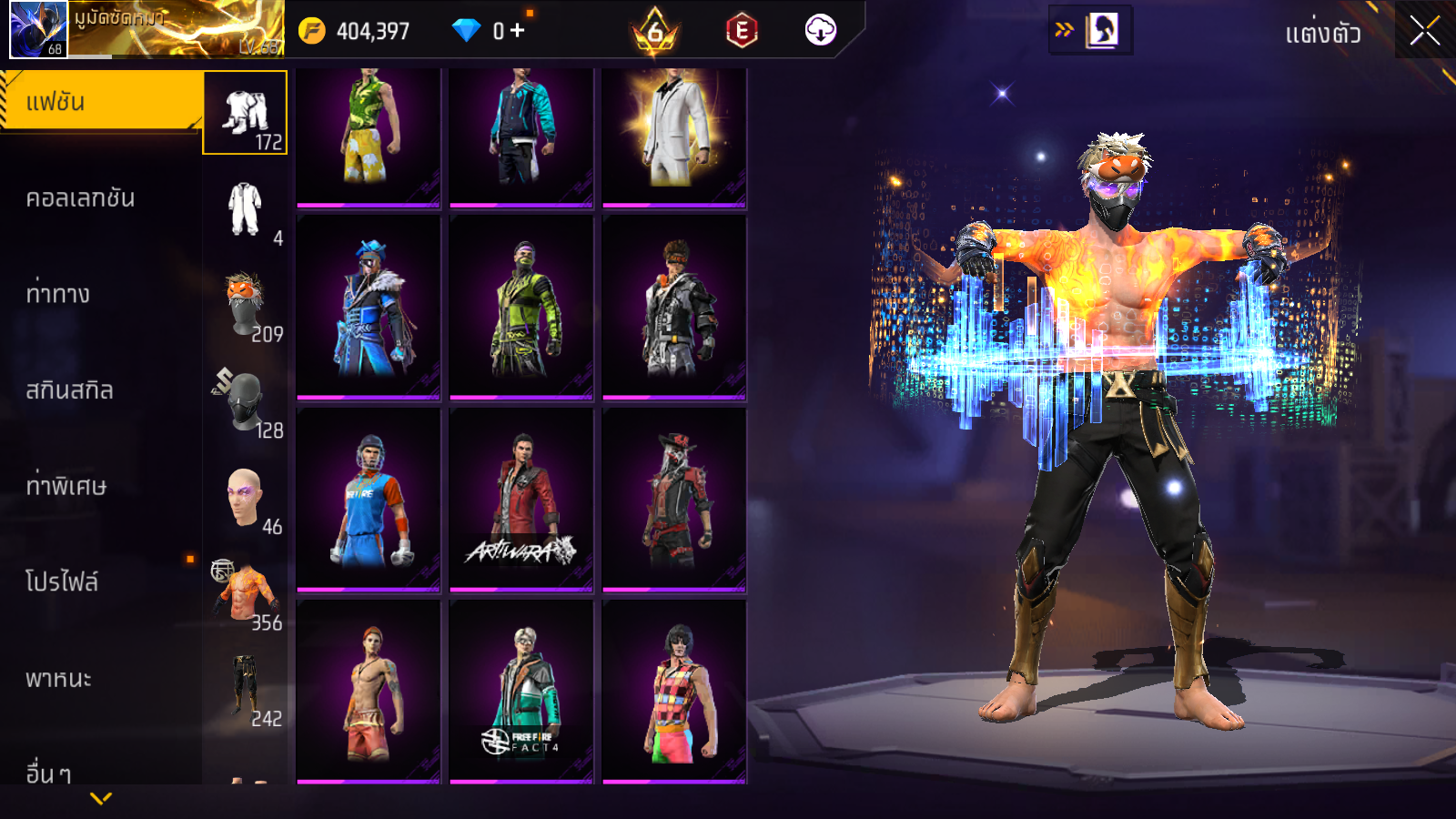Select the black pants sub-tab showing 242
This screenshot has height=819, width=1456.
point(246,689)
